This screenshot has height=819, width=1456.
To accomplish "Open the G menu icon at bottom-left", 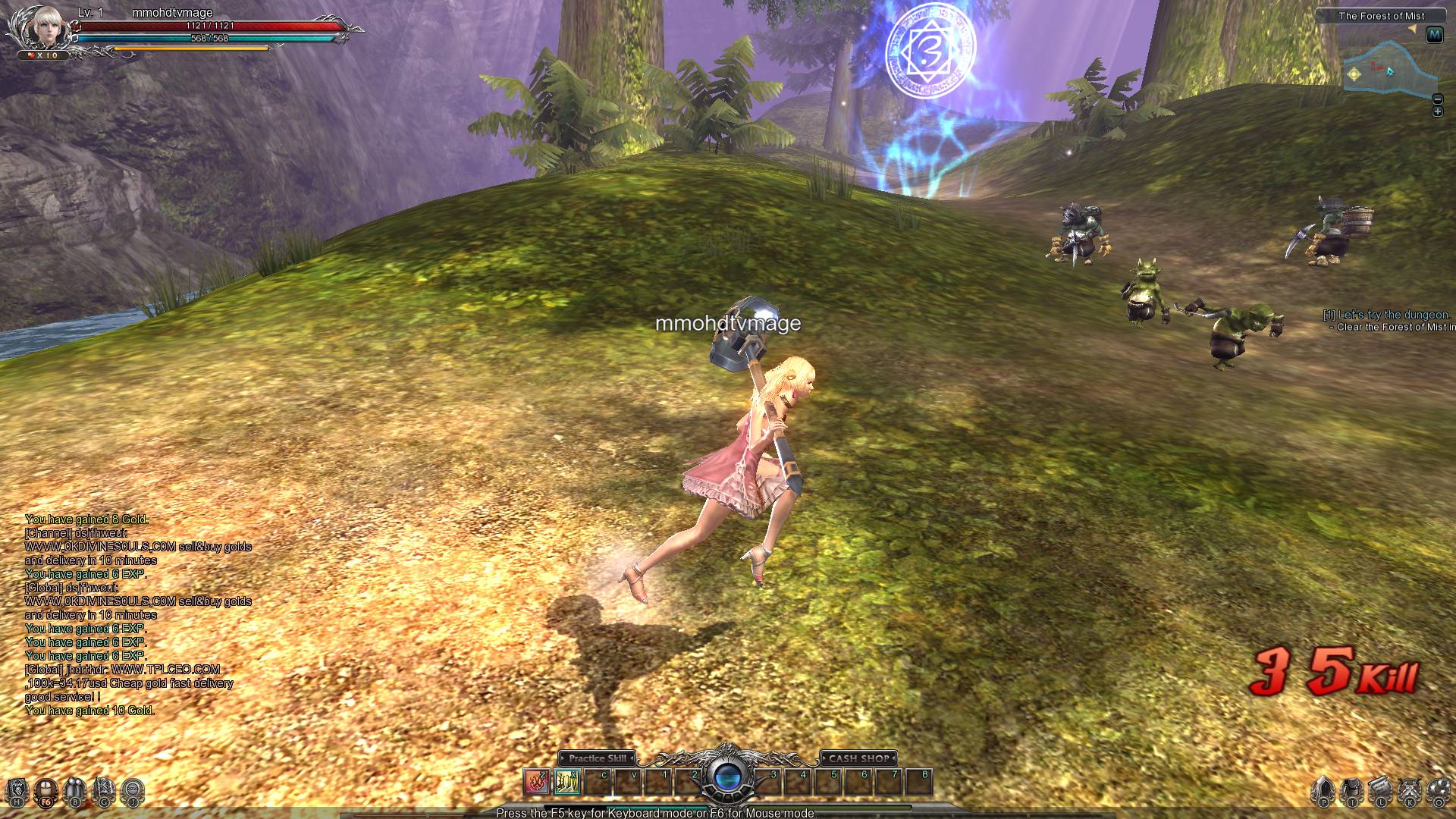I will [x=104, y=792].
